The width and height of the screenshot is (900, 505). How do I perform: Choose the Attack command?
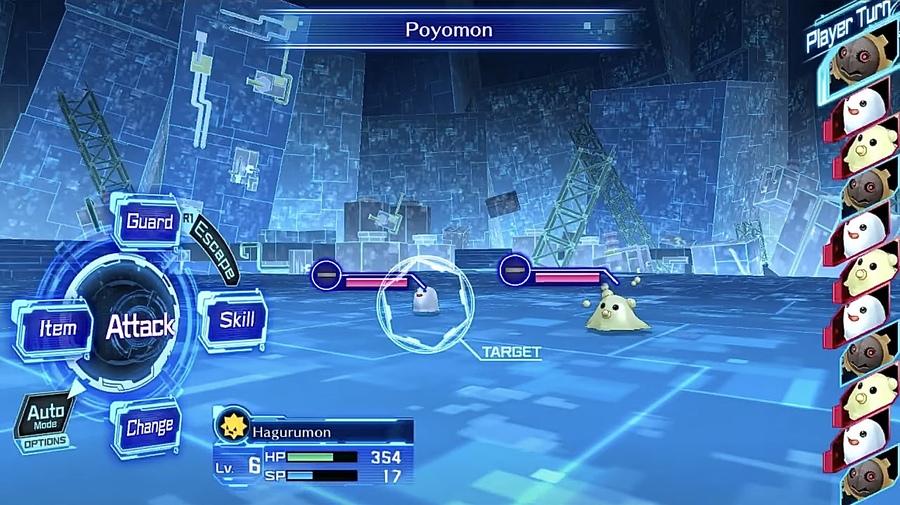tap(139, 326)
